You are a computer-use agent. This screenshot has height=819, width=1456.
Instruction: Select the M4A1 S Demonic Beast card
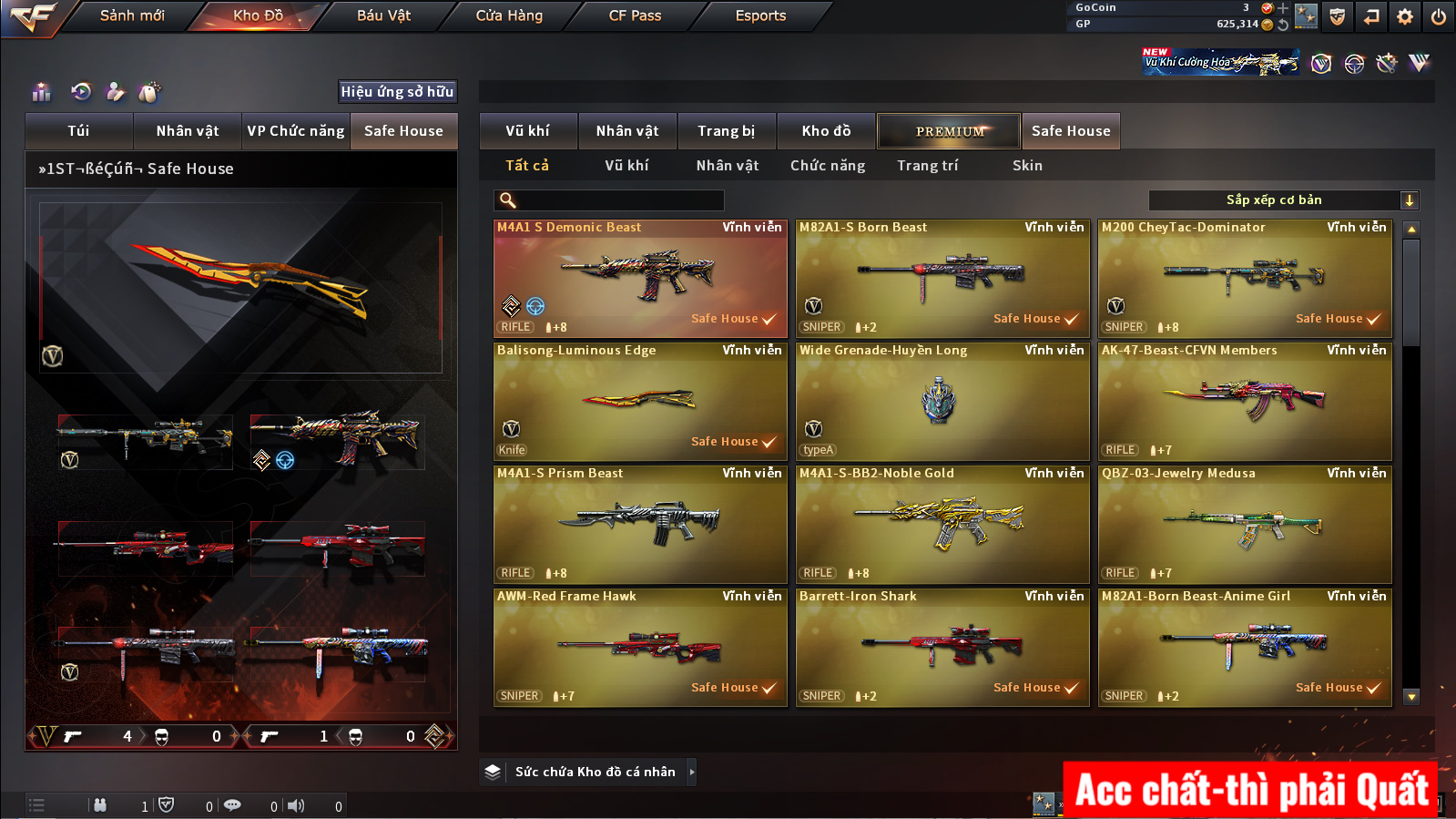[x=640, y=278]
